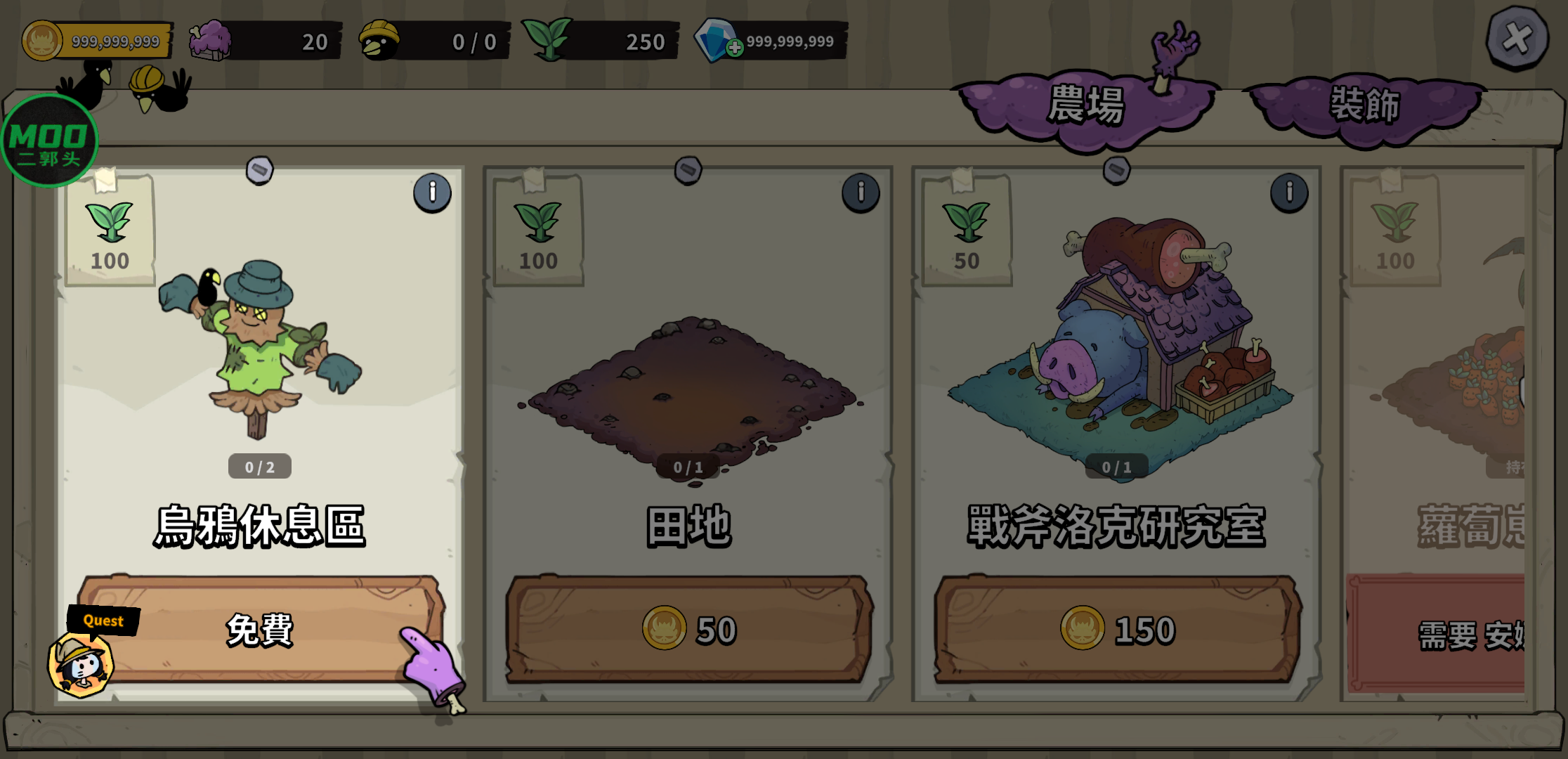
Task: Buy 田地 for 50 coins
Action: [688, 630]
